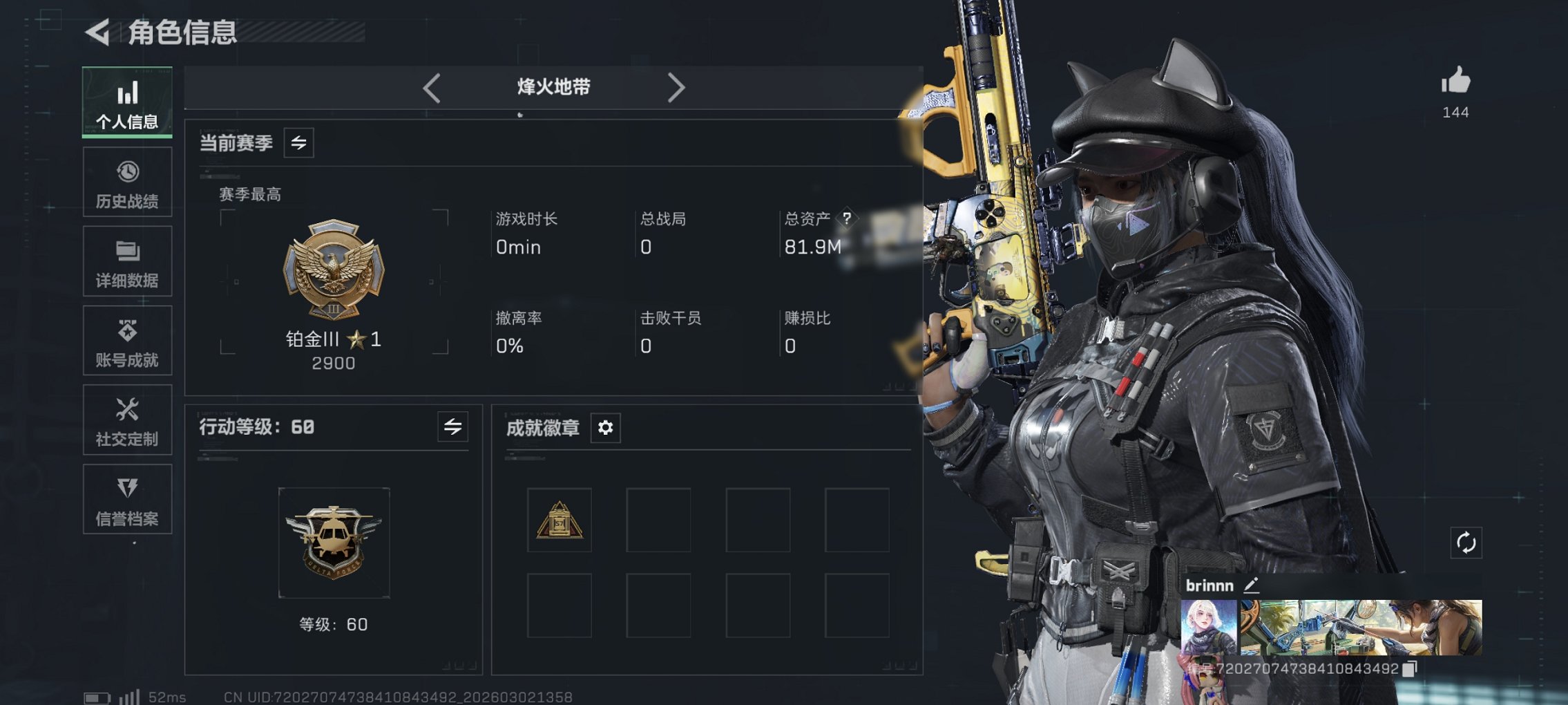Open the 账号成就 tab

tap(127, 341)
